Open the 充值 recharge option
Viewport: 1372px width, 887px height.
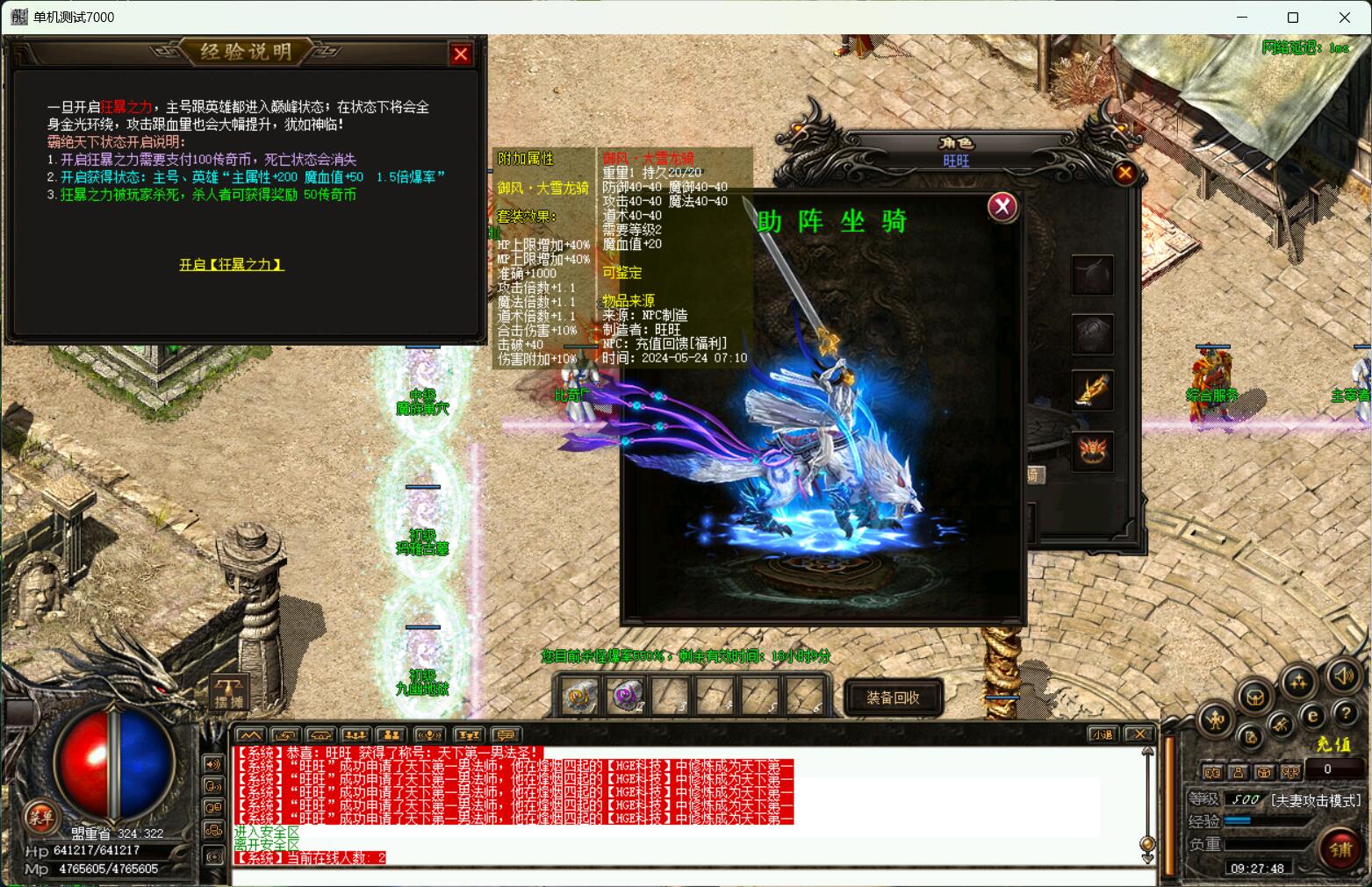[1332, 744]
